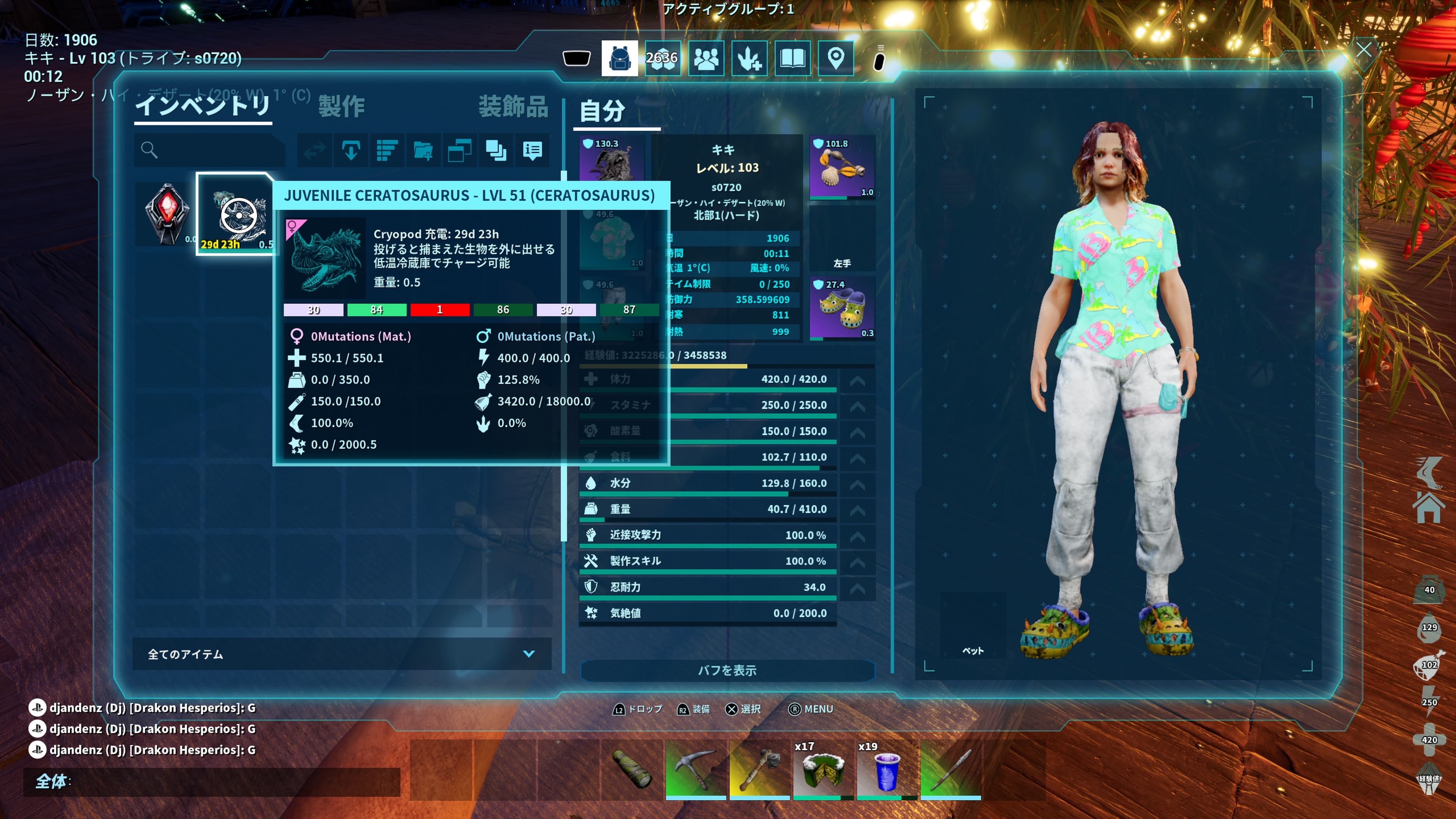Close the inventory window
This screenshot has width=1456, height=819.
[1363, 50]
